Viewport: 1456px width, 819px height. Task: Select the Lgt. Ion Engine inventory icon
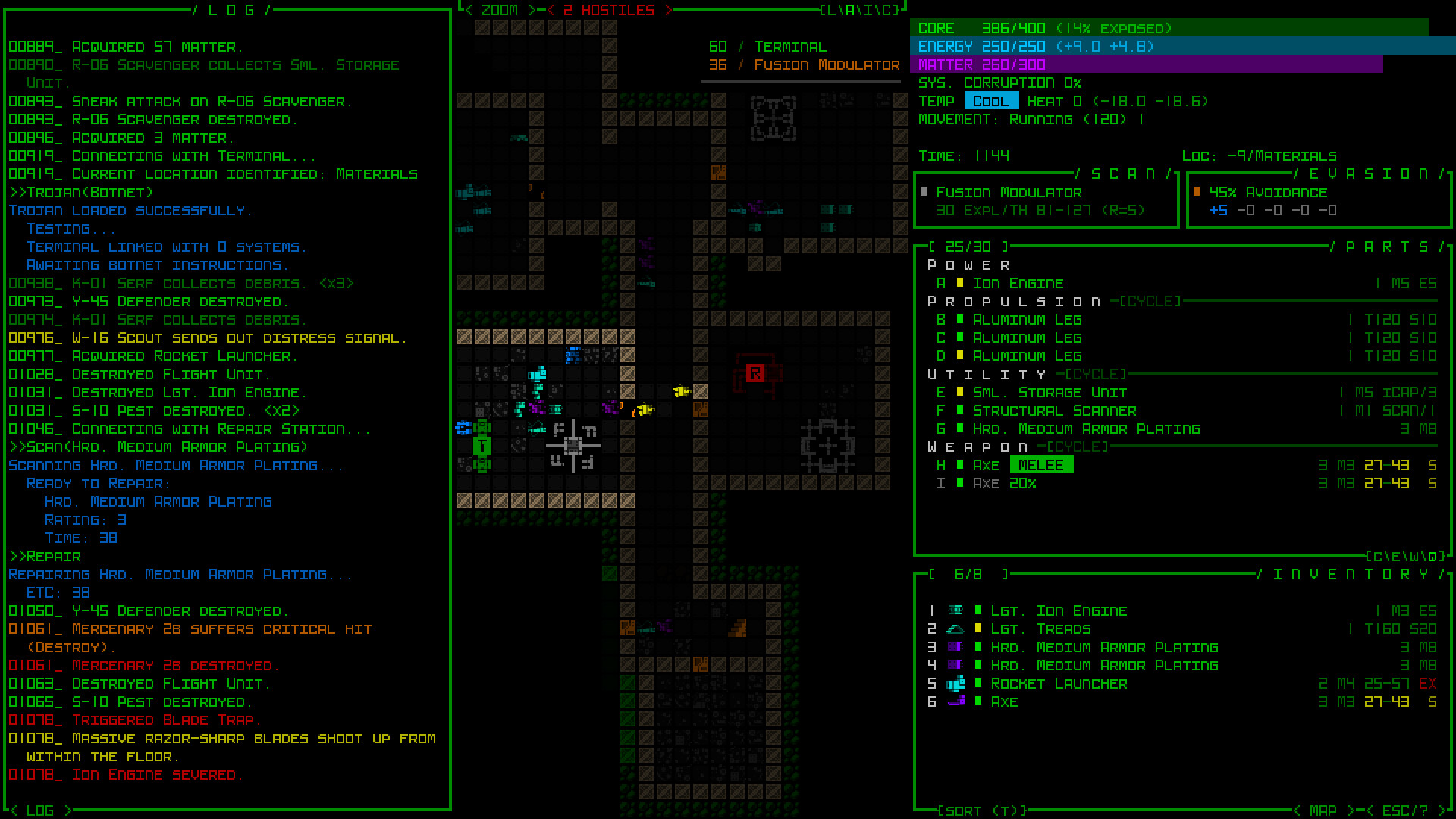coord(957,610)
